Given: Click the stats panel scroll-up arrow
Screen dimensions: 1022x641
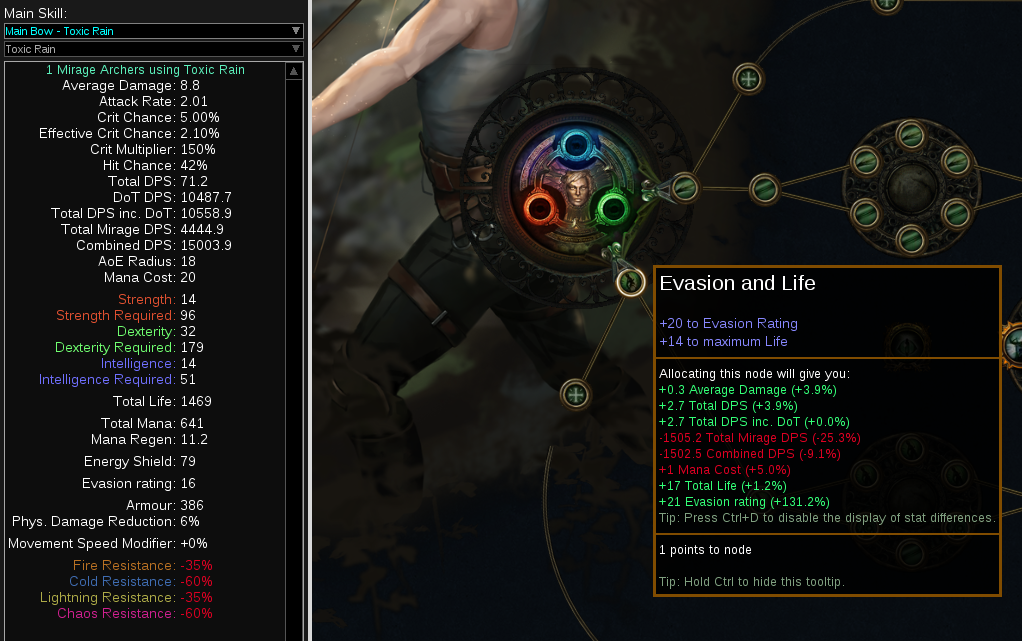Looking at the screenshot, I should (293, 72).
